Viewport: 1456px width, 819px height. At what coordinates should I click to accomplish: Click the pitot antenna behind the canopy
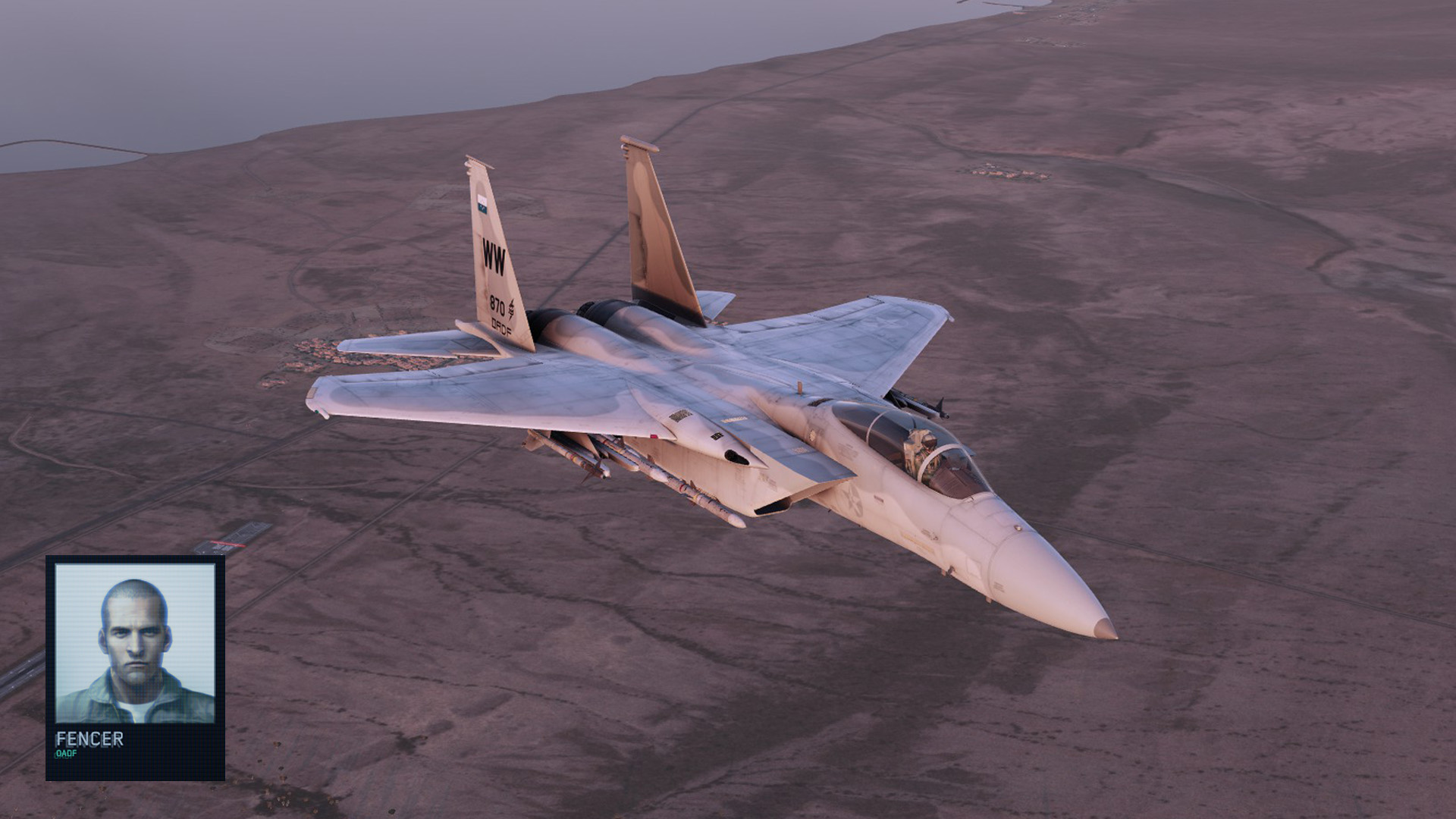pos(800,387)
